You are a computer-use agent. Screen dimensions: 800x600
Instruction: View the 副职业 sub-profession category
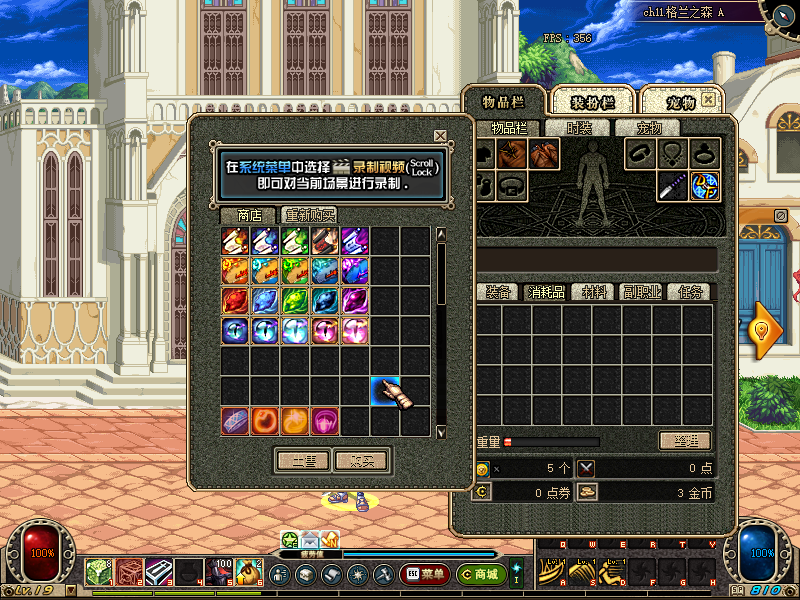(639, 292)
